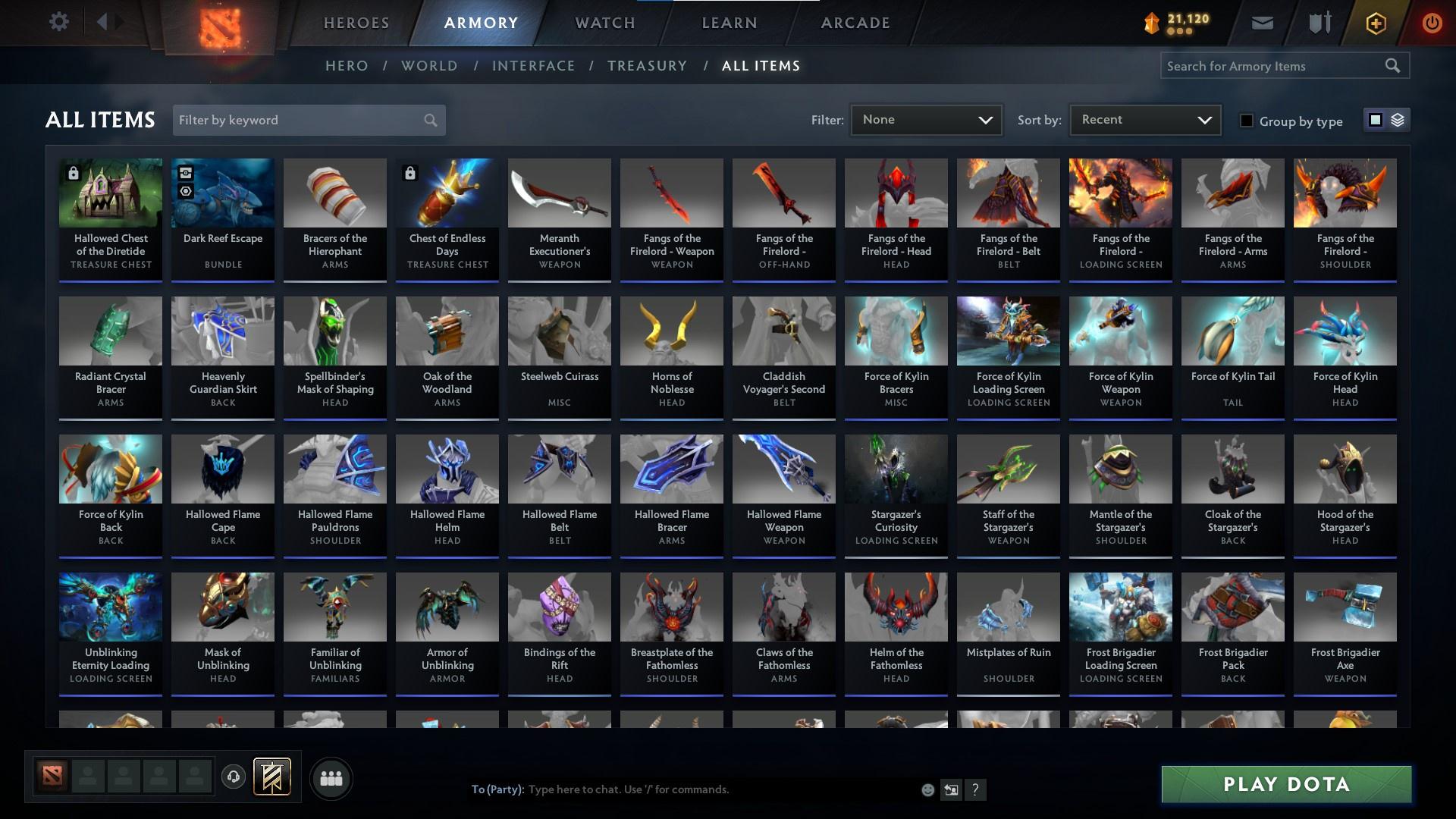The image size is (1456, 819).
Task: Click the PLAY DOTA button
Action: click(1285, 785)
